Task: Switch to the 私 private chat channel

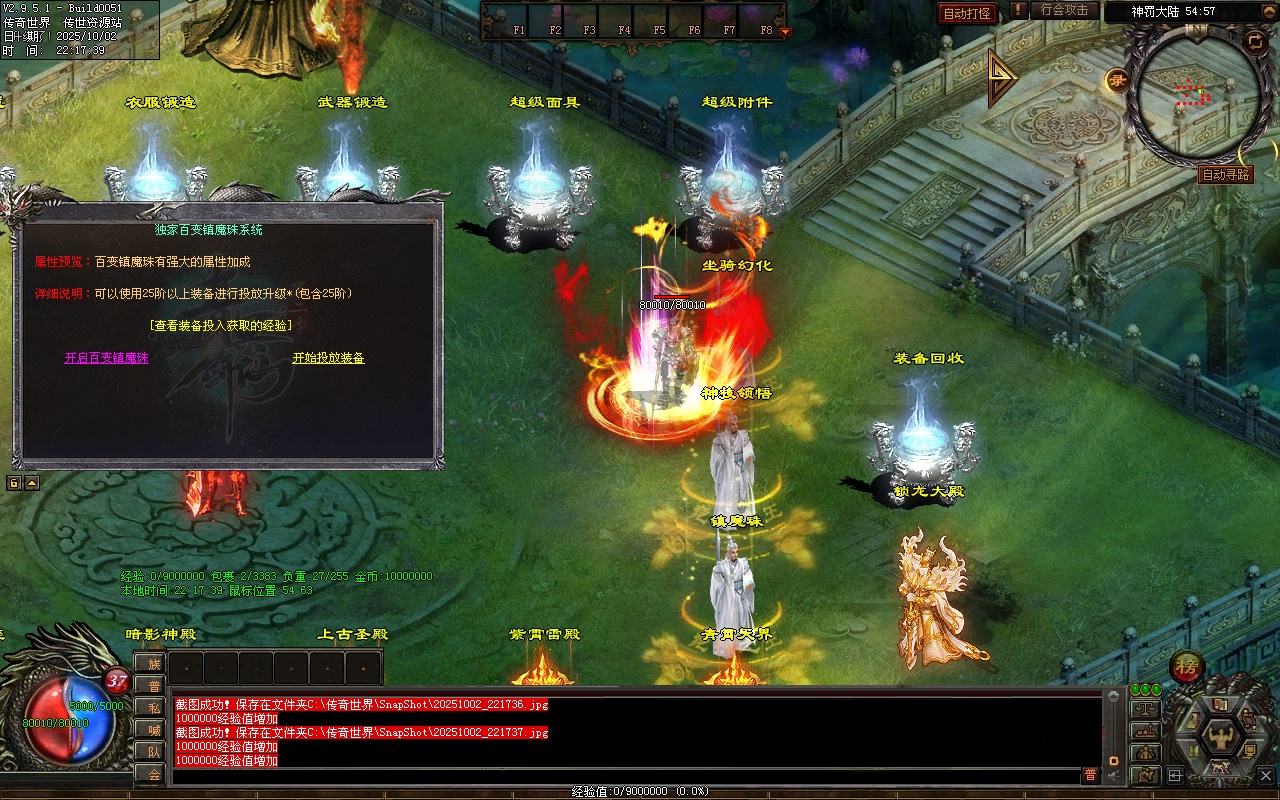Action: (x=154, y=707)
